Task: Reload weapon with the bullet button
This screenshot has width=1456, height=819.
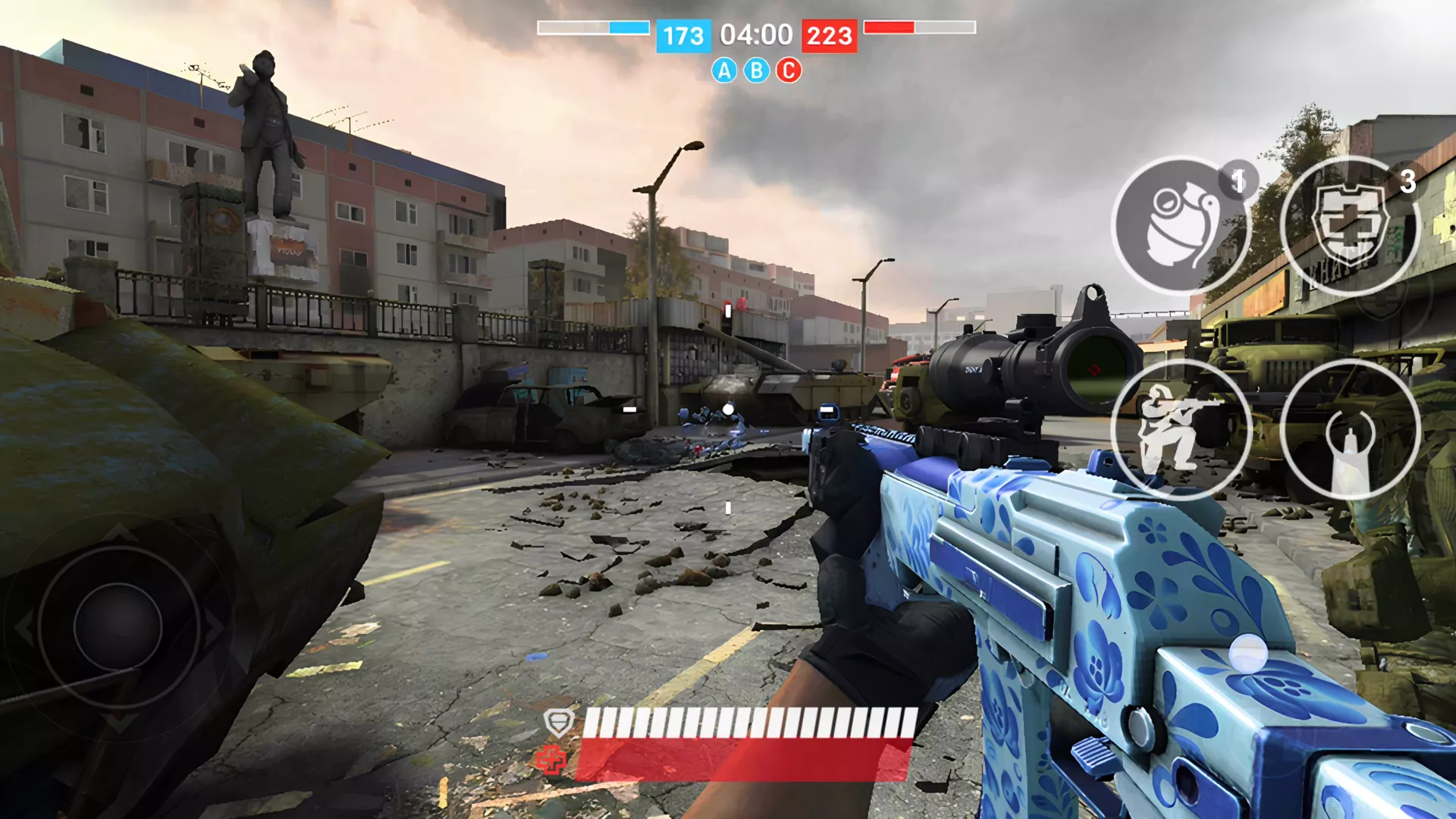Action: click(1349, 429)
